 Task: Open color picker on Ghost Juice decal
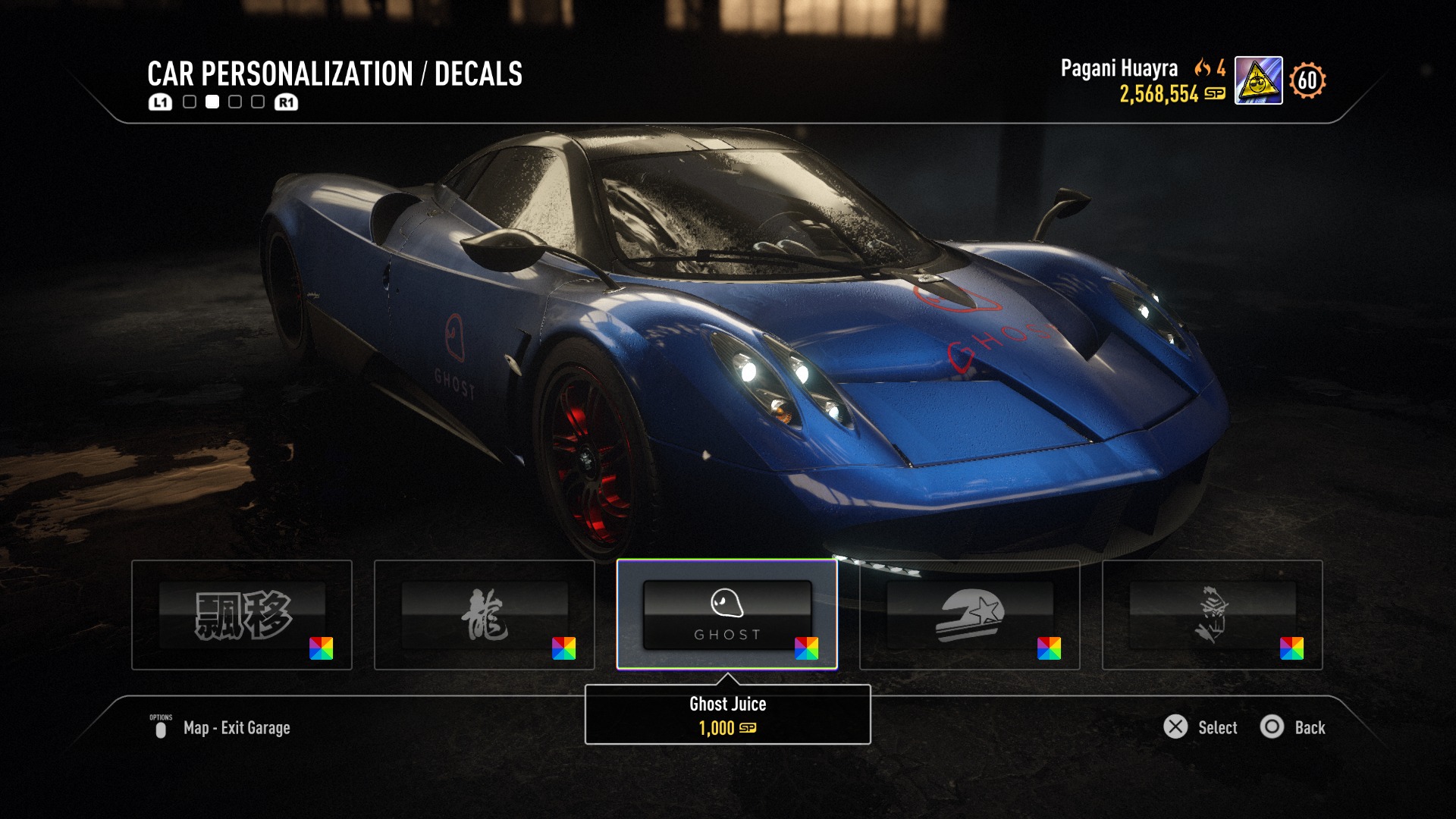pos(806,648)
